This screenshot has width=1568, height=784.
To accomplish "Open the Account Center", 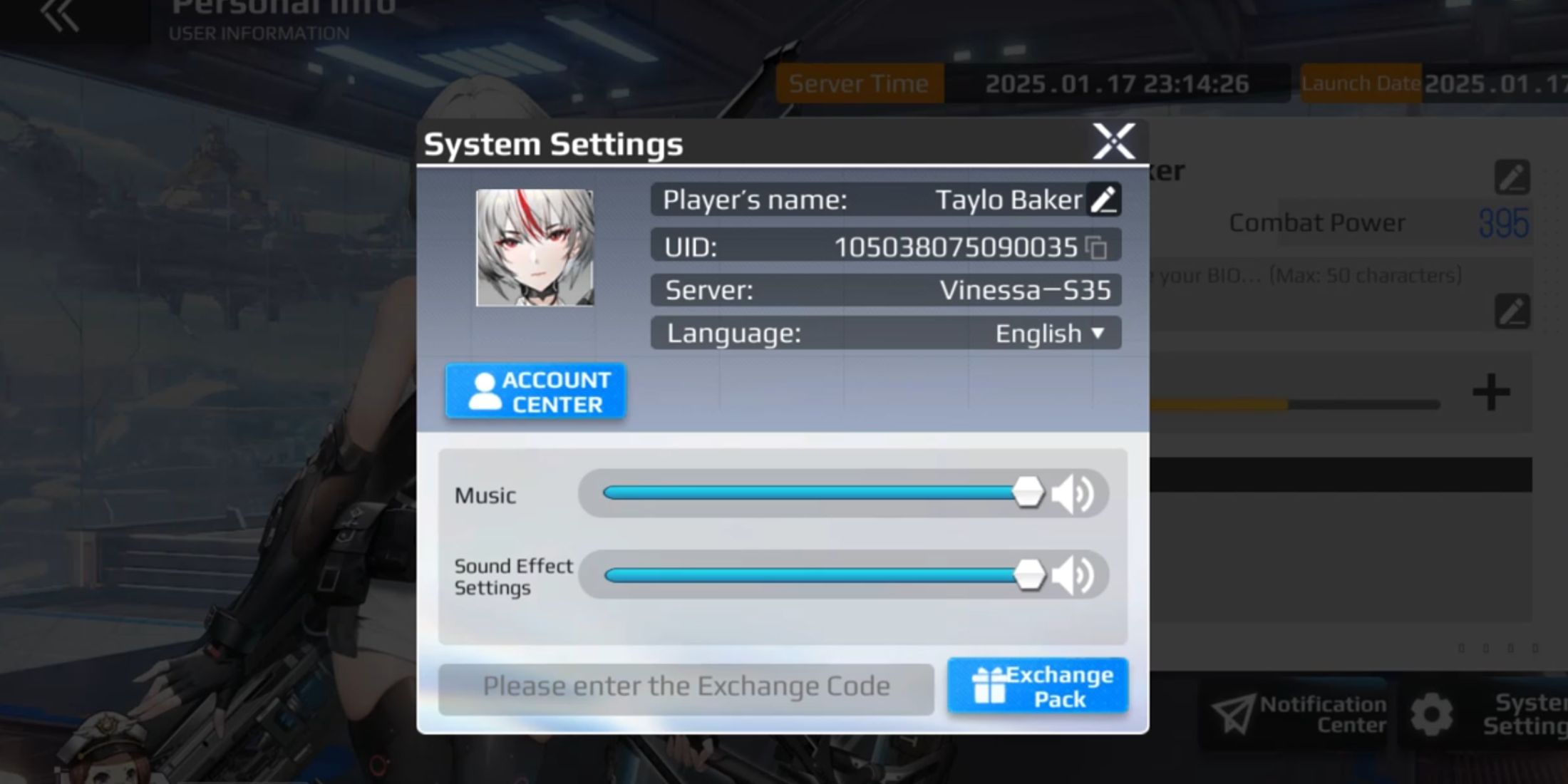I will point(535,391).
